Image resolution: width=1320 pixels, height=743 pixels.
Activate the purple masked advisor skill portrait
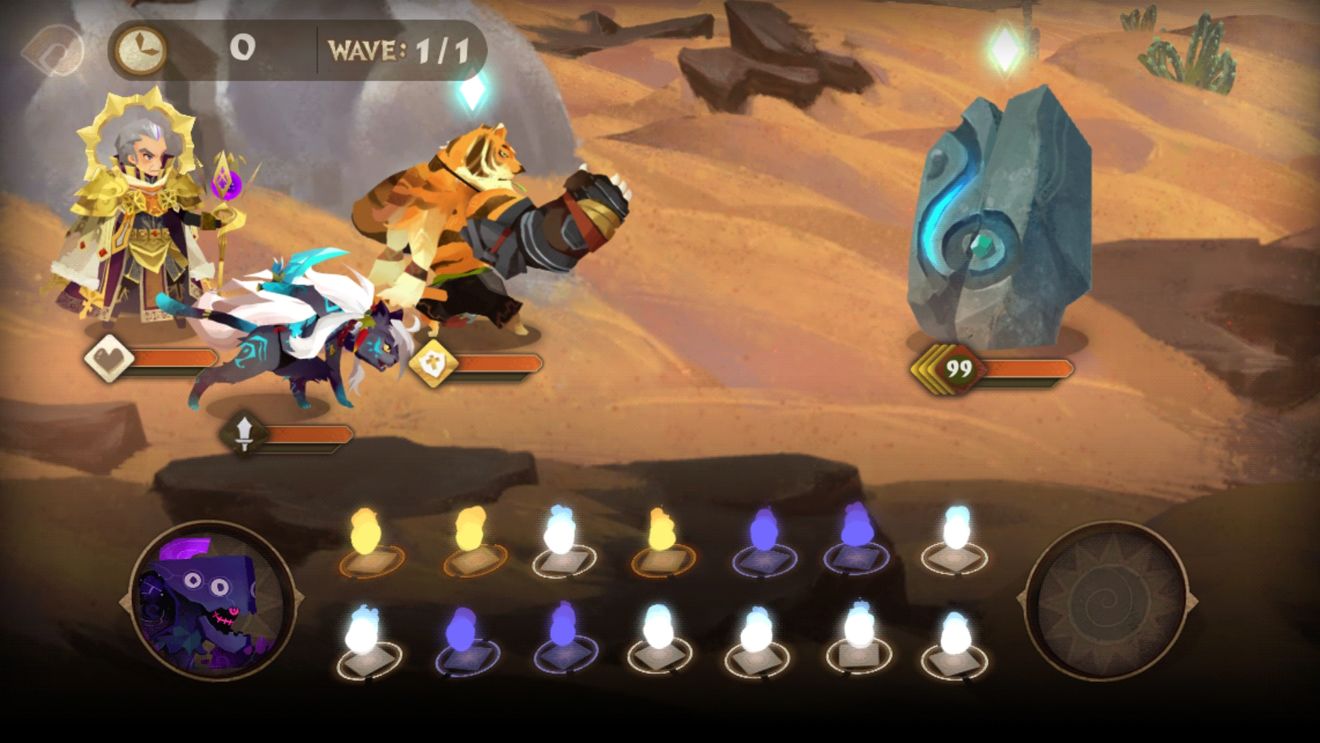212,601
